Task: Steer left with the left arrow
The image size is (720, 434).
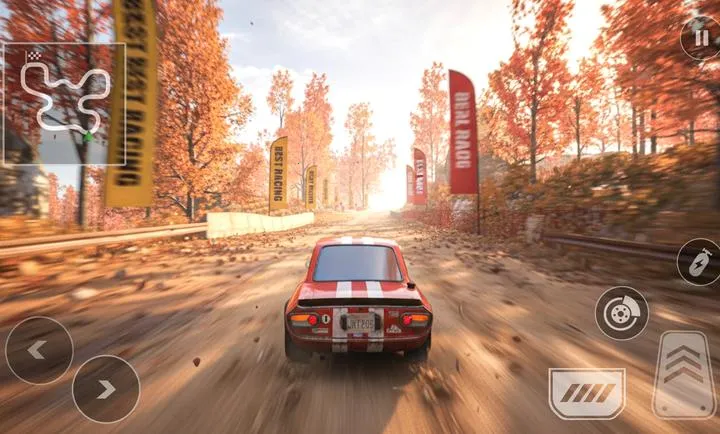Action: point(39,350)
